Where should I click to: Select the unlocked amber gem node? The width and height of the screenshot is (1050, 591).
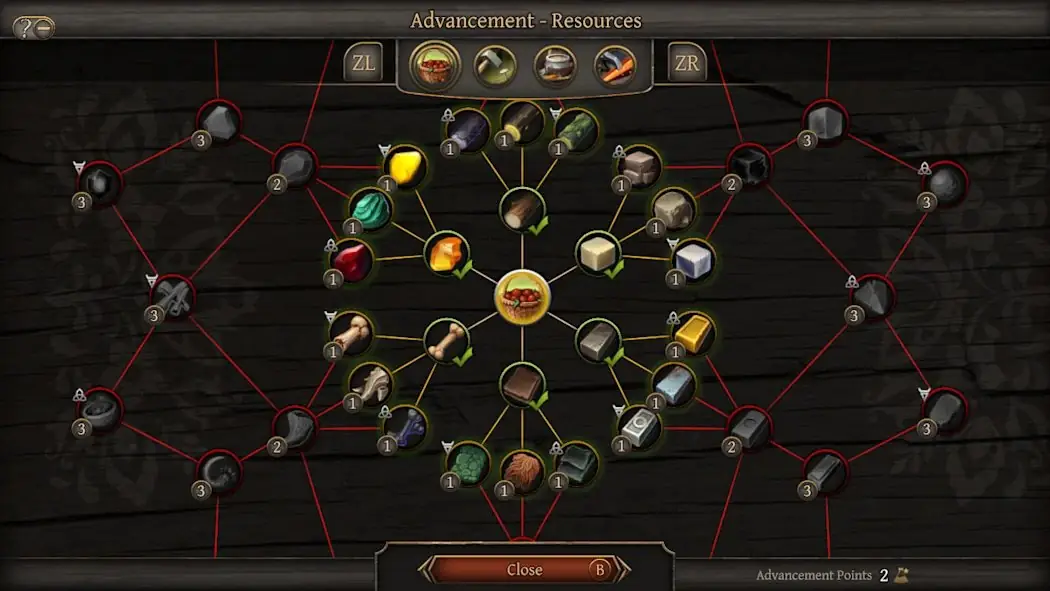pyautogui.click(x=445, y=254)
